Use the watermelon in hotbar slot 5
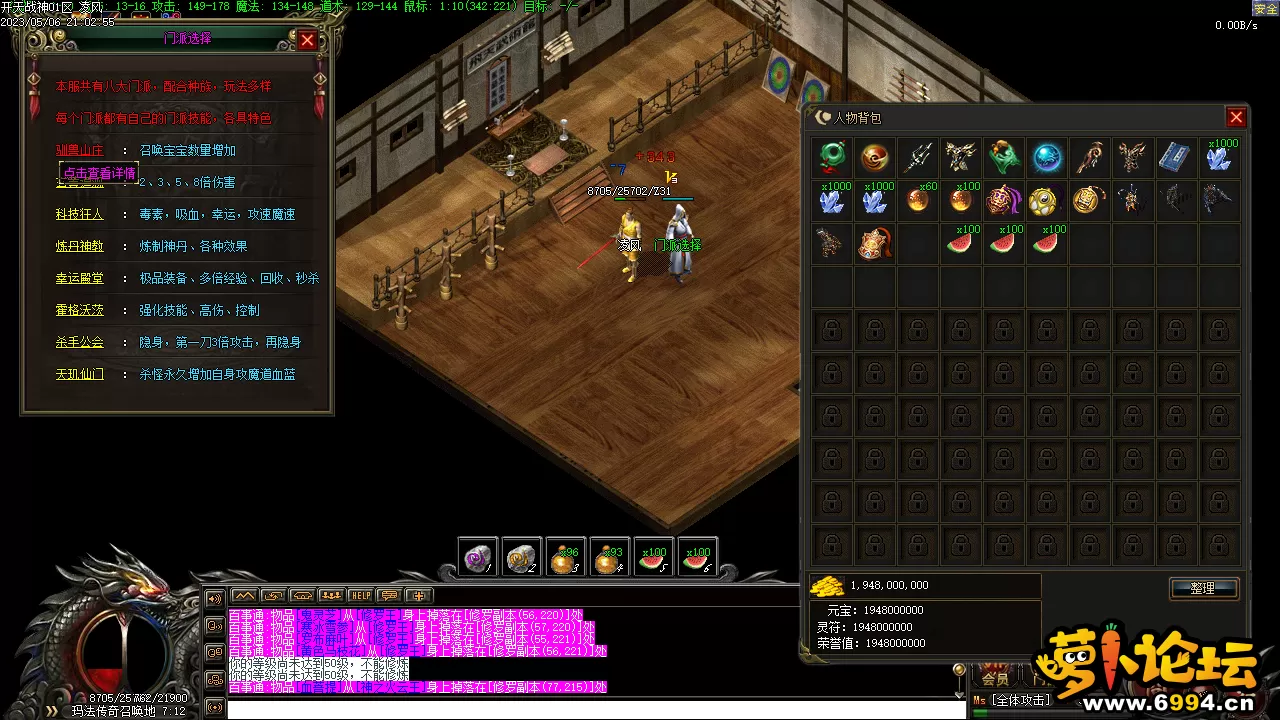The image size is (1280, 720). 653,558
